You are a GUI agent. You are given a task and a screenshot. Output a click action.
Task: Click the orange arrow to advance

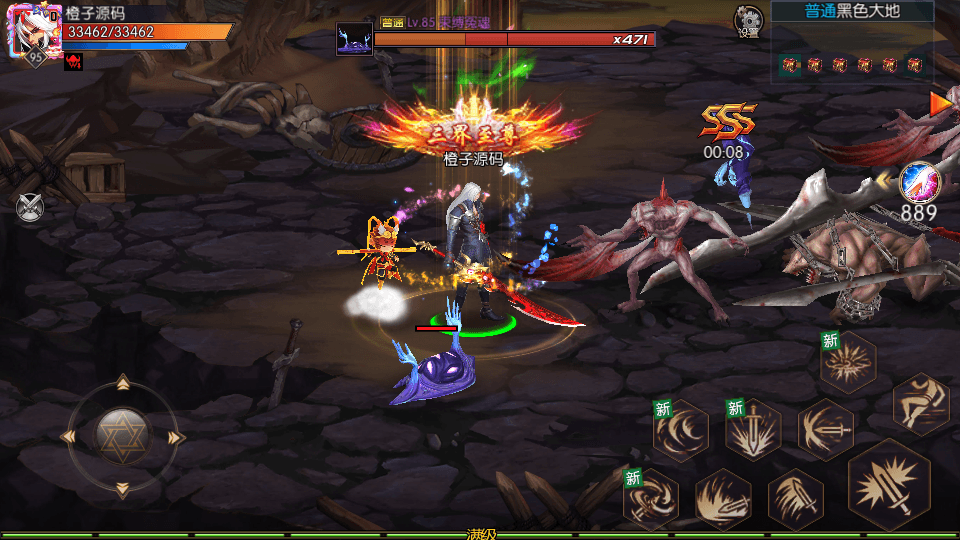(x=940, y=103)
